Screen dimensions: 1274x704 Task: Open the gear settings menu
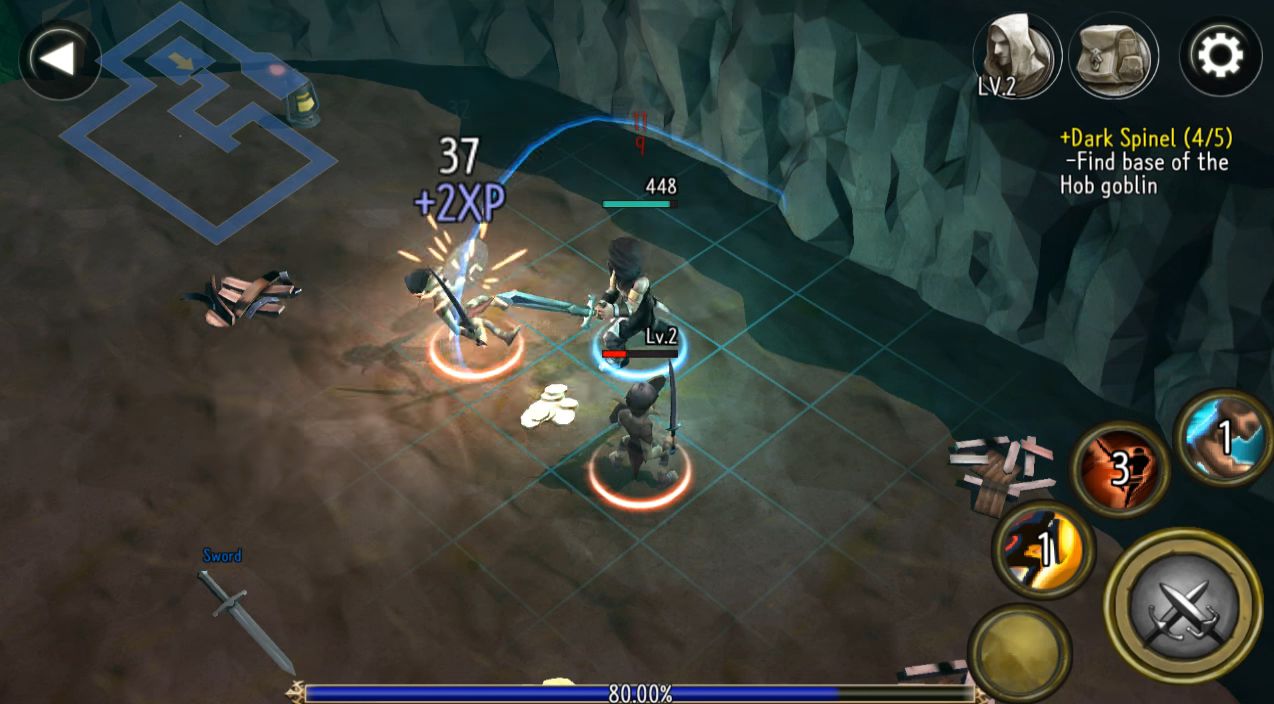(x=1218, y=56)
